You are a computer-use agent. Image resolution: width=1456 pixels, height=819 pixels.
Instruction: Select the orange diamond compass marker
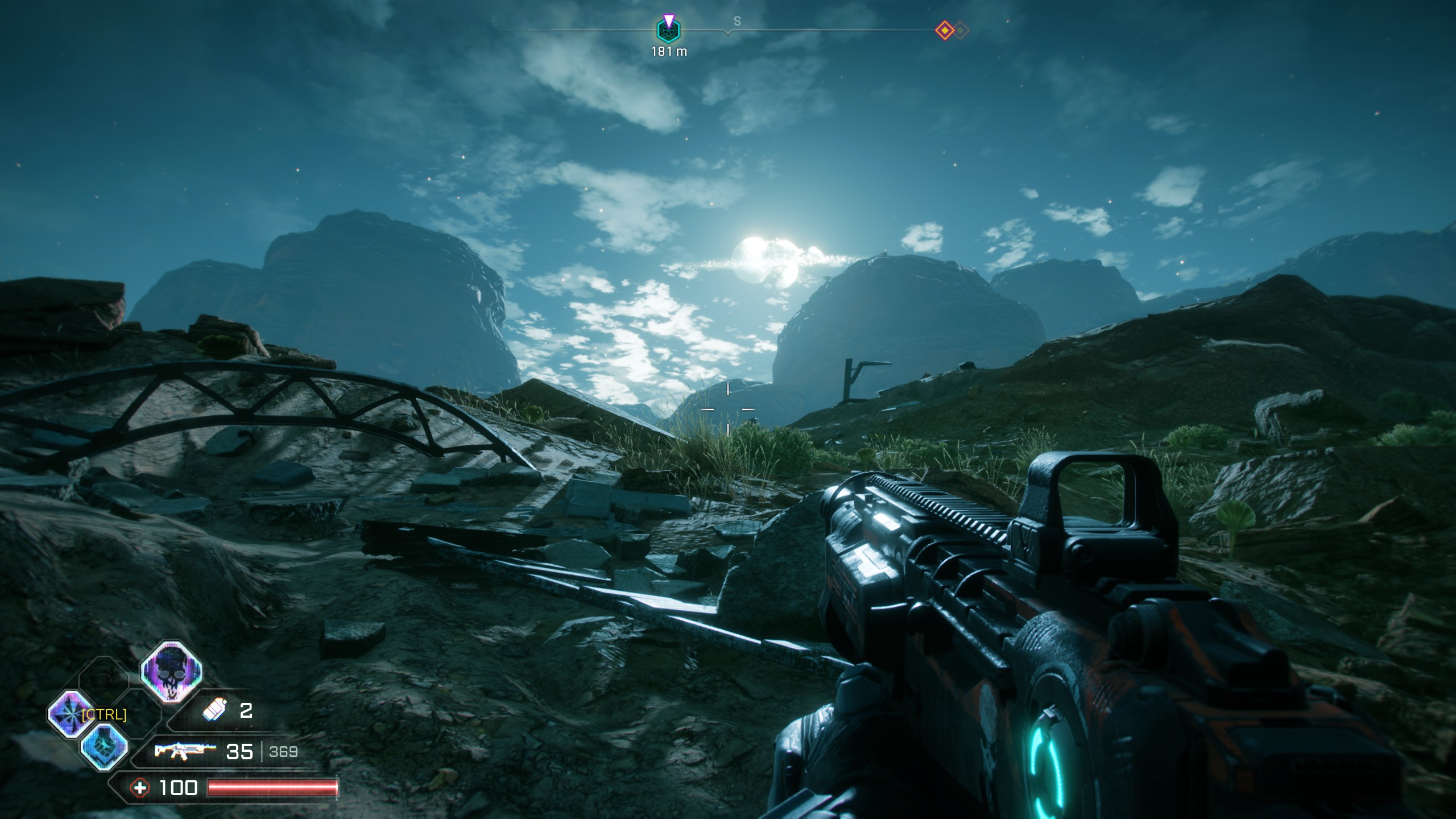(945, 30)
